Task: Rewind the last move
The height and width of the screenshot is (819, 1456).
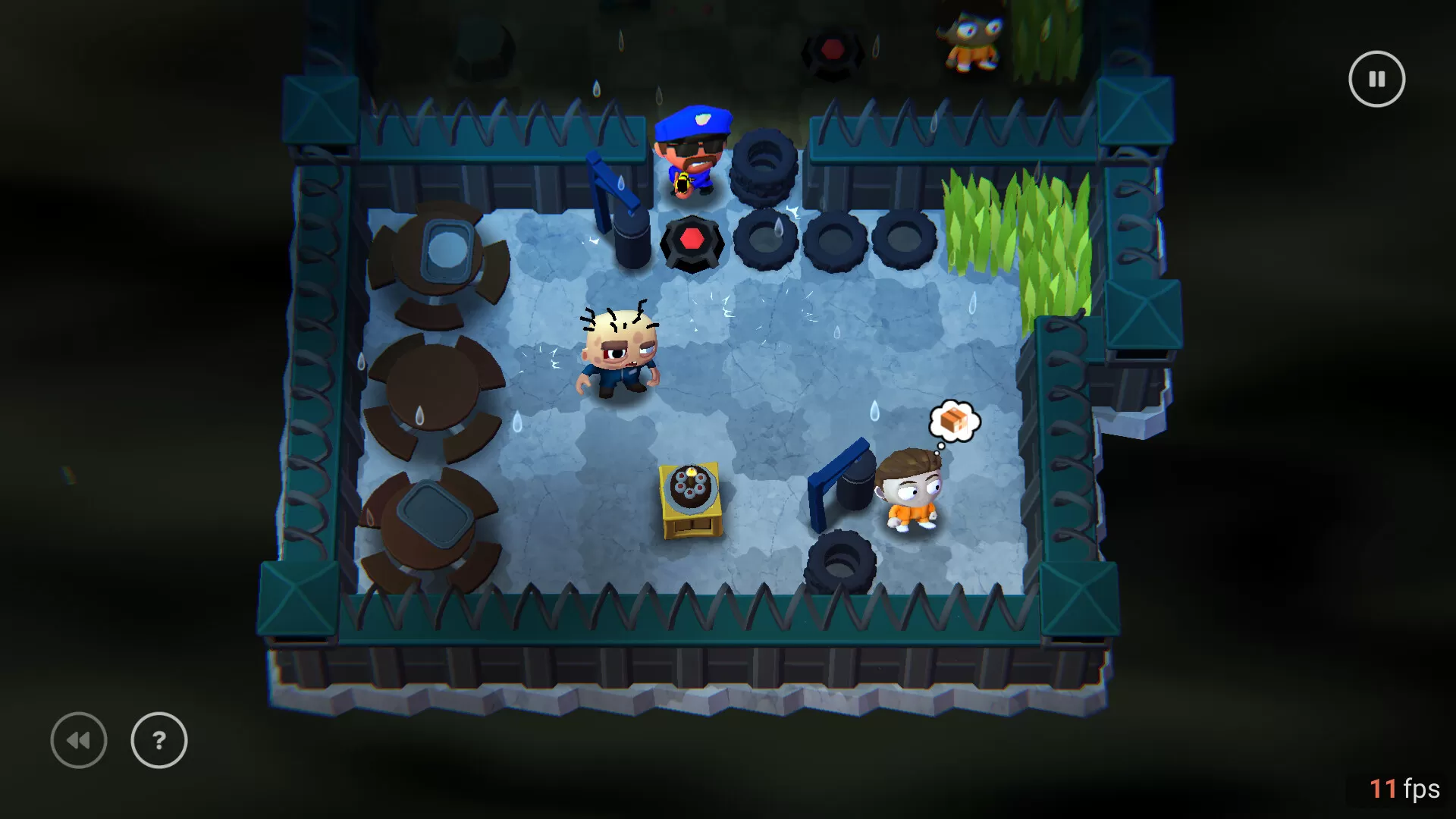Action: pos(78,740)
